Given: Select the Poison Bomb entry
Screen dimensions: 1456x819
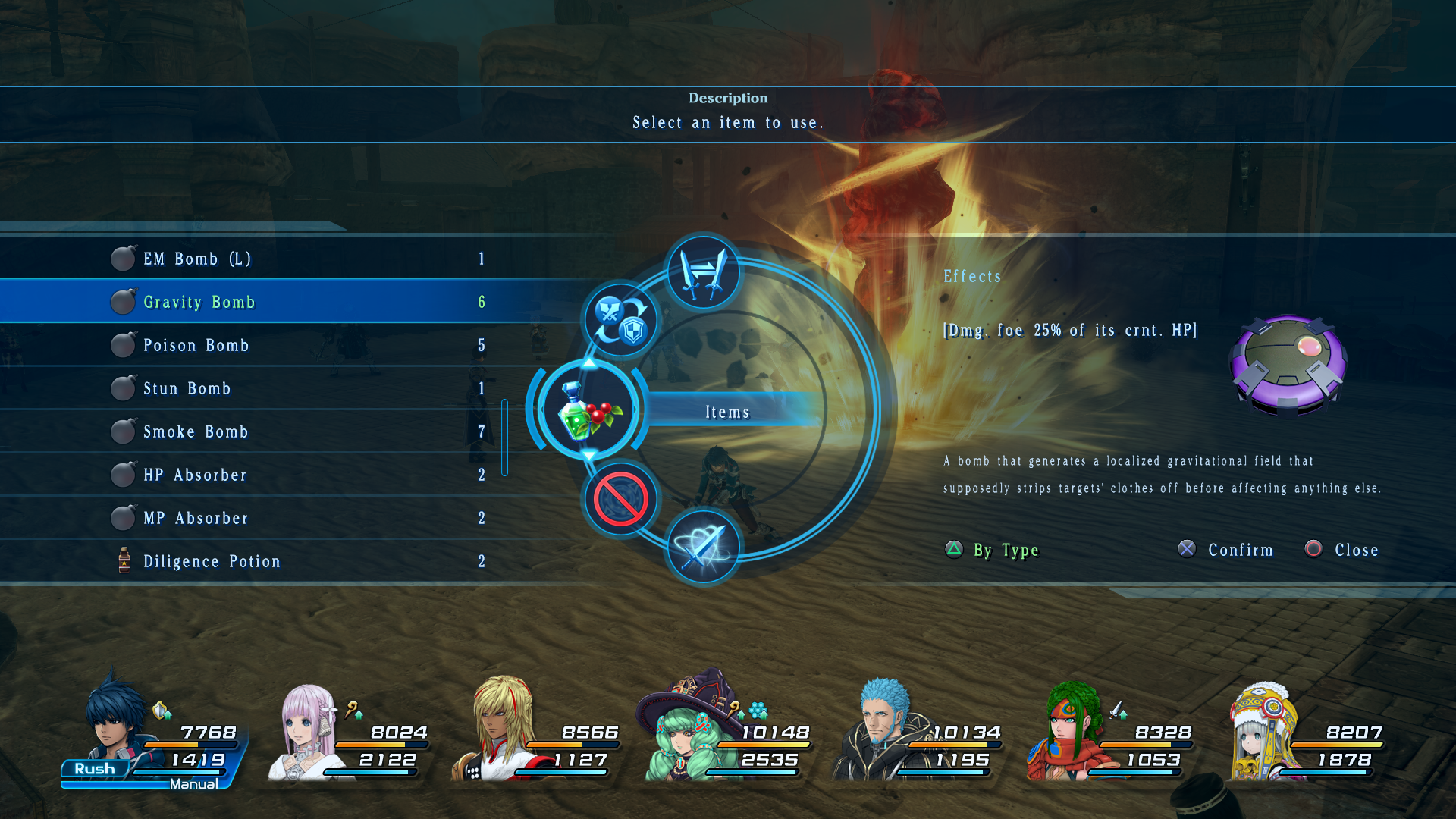Looking at the screenshot, I should [x=196, y=345].
